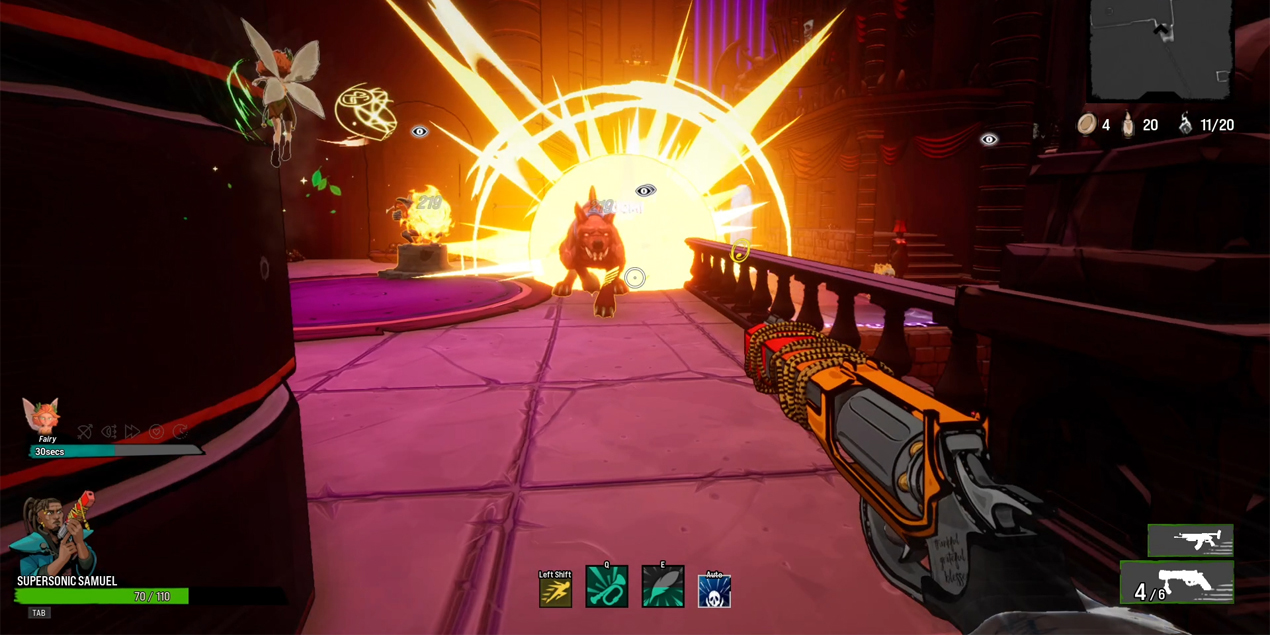This screenshot has height=635, width=1270.
Task: Click the Fairy's heart buff icon
Action: pyautogui.click(x=156, y=432)
